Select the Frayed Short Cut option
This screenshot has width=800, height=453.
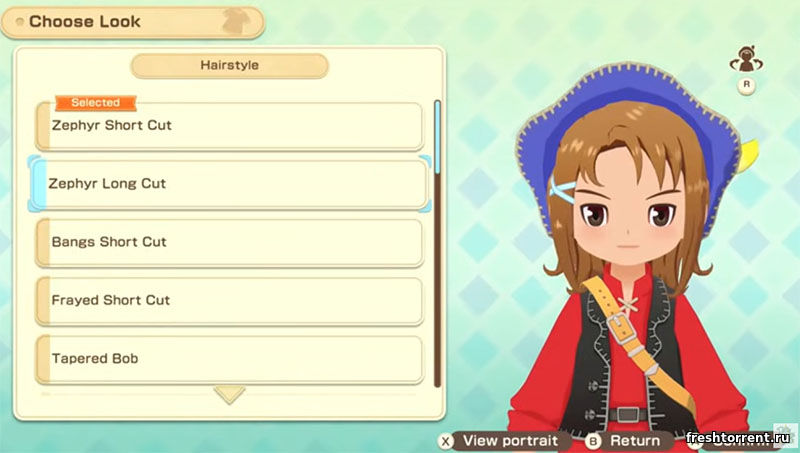point(230,300)
